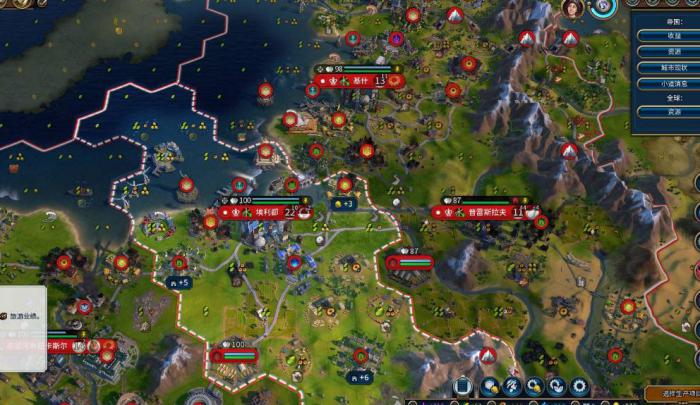This screenshot has width=700, height=405.
Task: Select the 埃利都 city banner
Action: (x=265, y=212)
